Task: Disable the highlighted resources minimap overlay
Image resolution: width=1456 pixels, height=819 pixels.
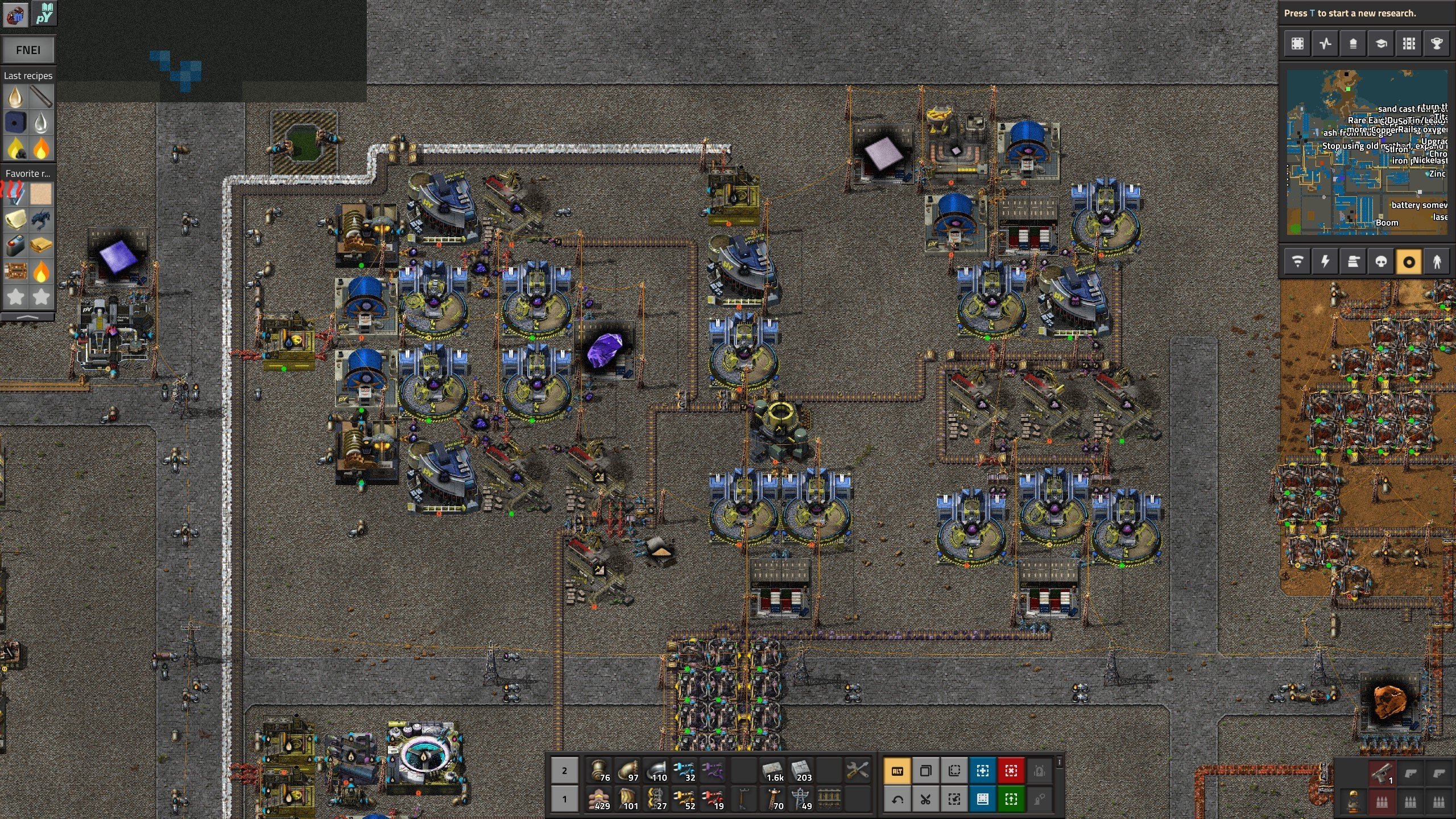Action: (x=1409, y=261)
